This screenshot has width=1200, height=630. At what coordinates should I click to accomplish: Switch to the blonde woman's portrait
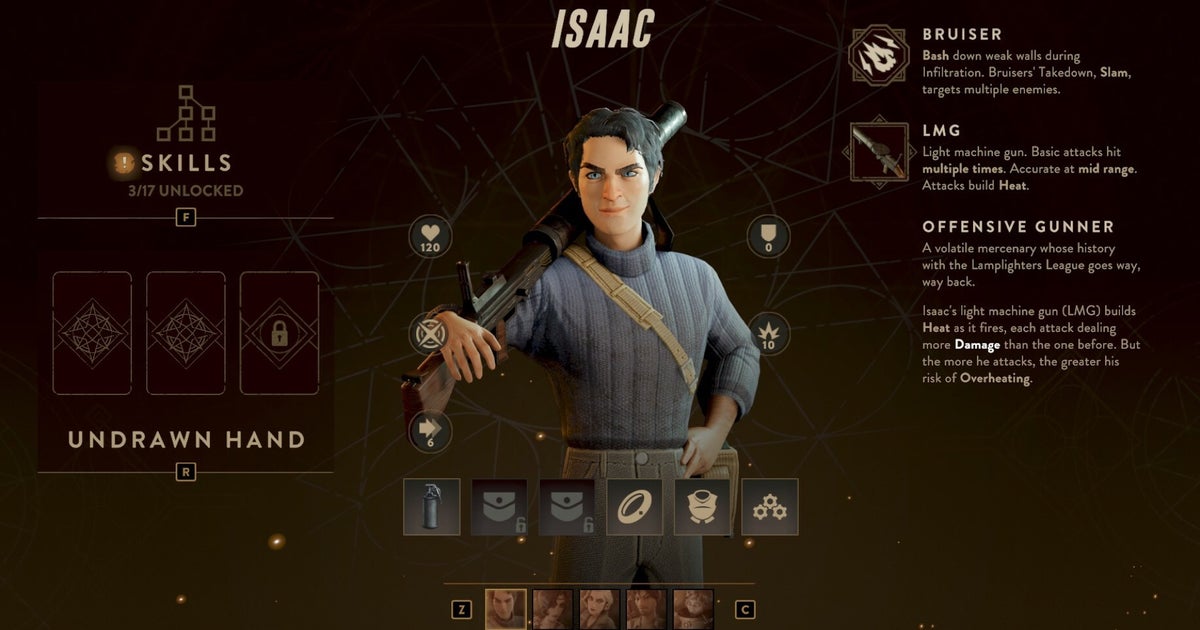pos(599,608)
